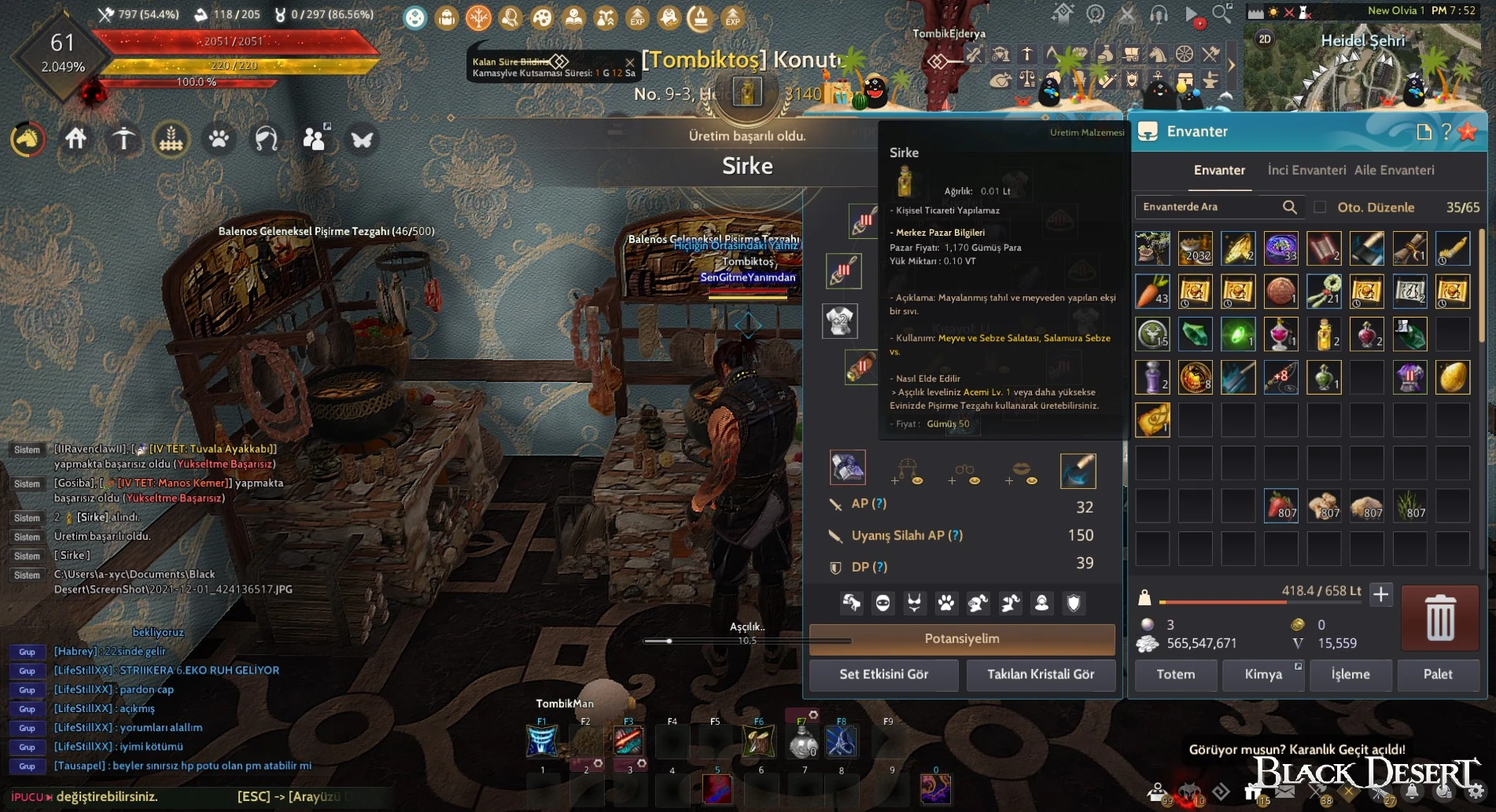Expand weight limit with plus button
The width and height of the screenshot is (1496, 812).
1380,595
